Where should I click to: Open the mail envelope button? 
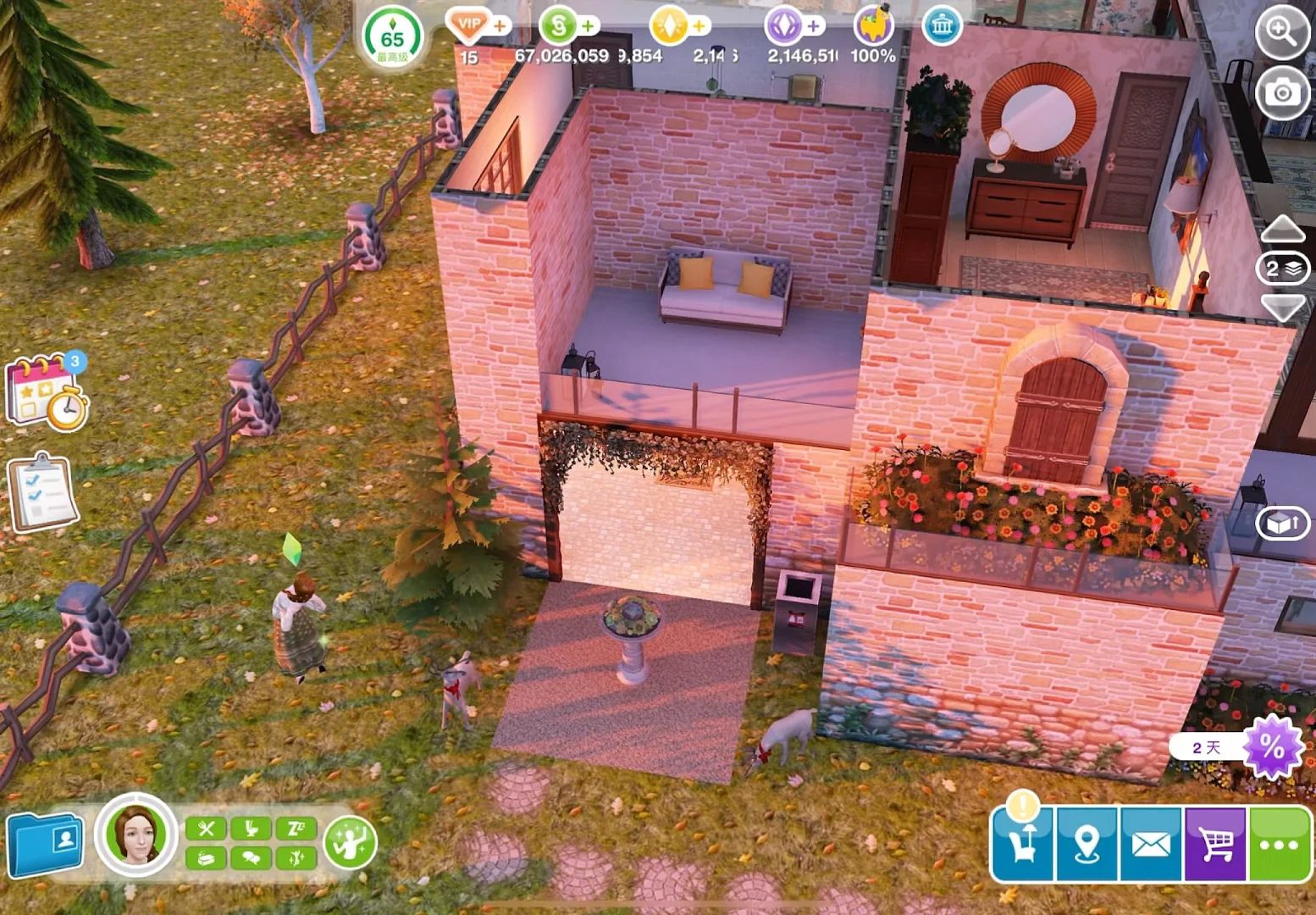[1151, 844]
